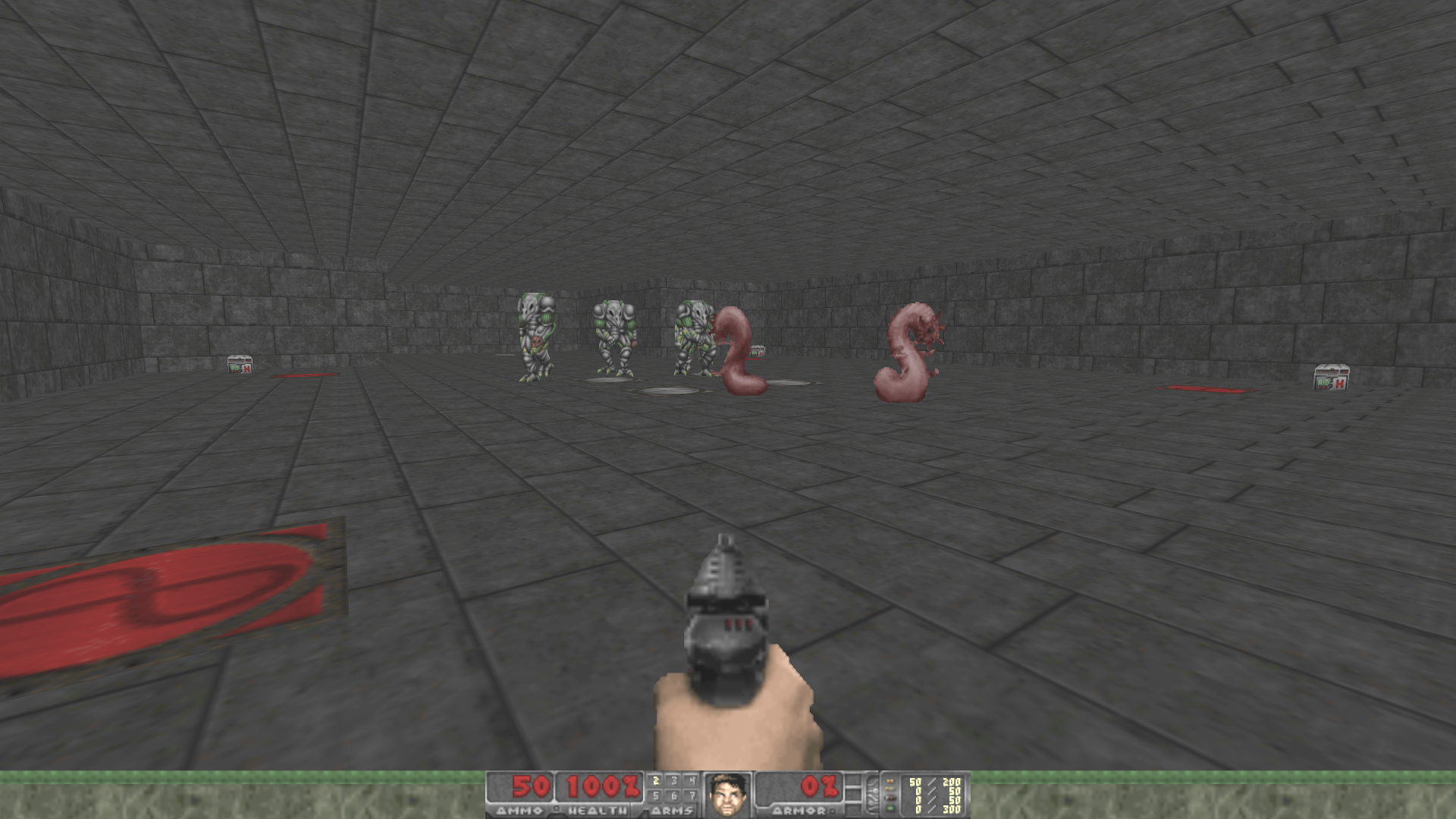Select weapon slot 7 in the ARMS panel
The width and height of the screenshot is (1456, 819).
point(694,795)
